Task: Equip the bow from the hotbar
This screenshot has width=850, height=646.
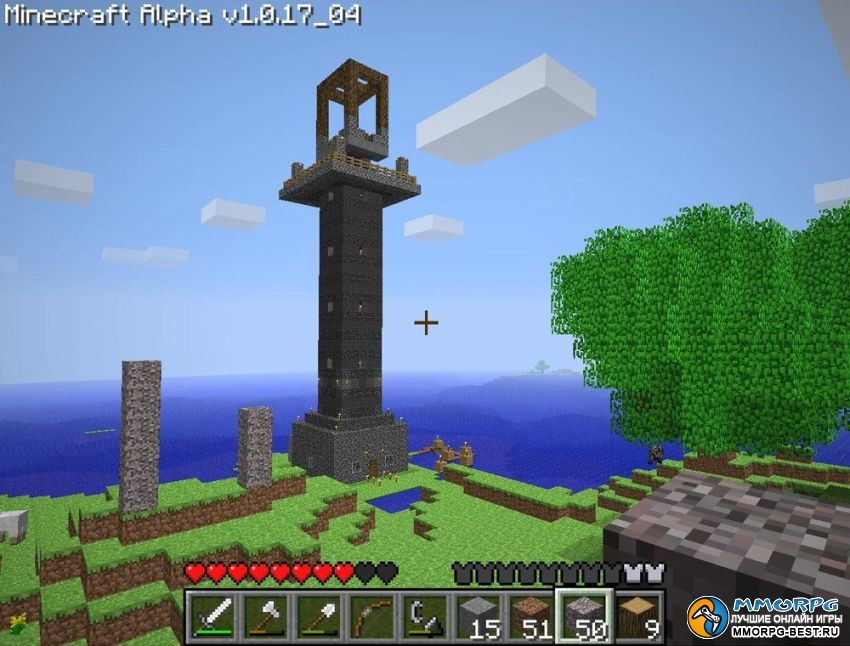Action: (x=372, y=616)
